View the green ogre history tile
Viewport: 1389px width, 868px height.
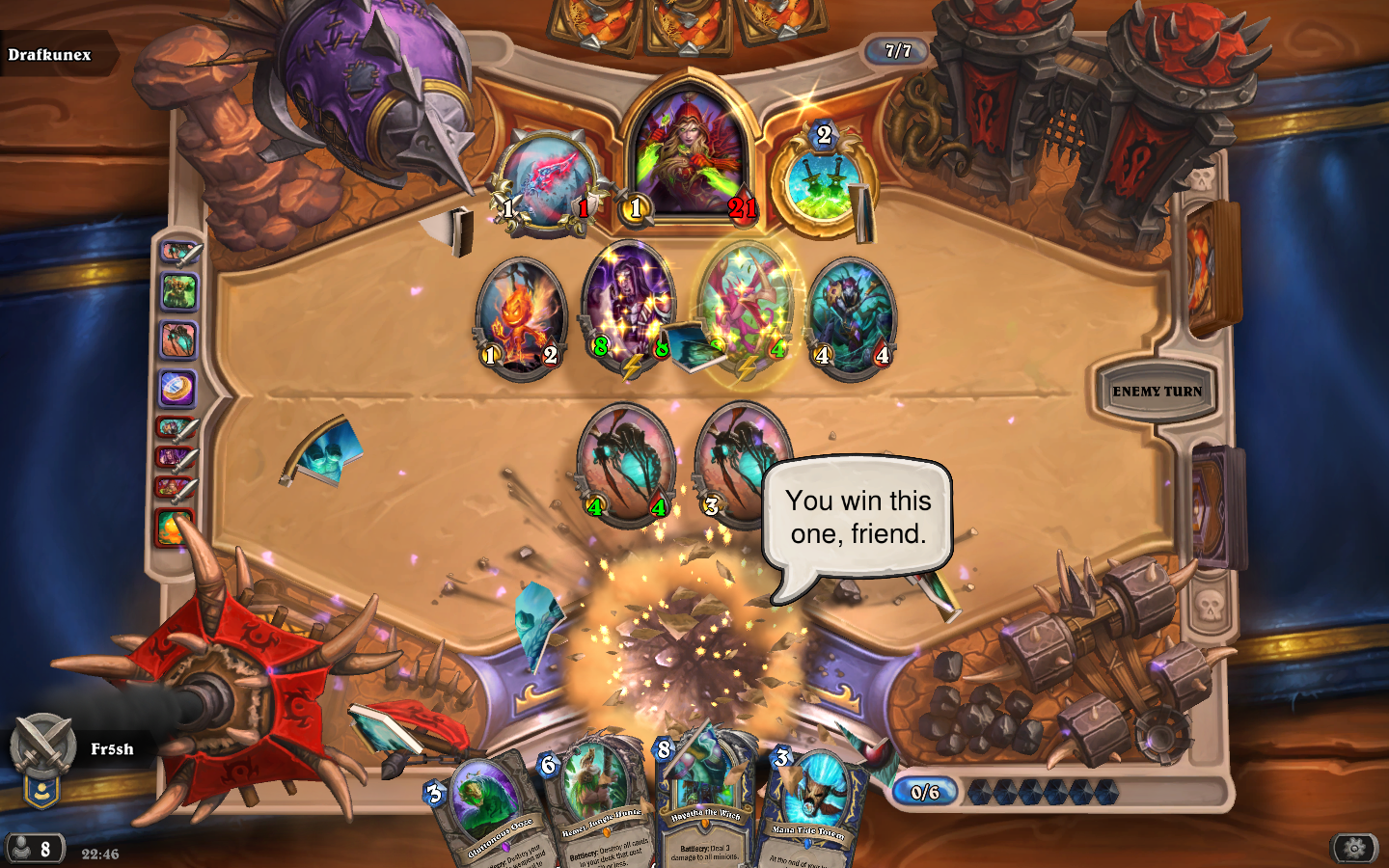coord(178,292)
